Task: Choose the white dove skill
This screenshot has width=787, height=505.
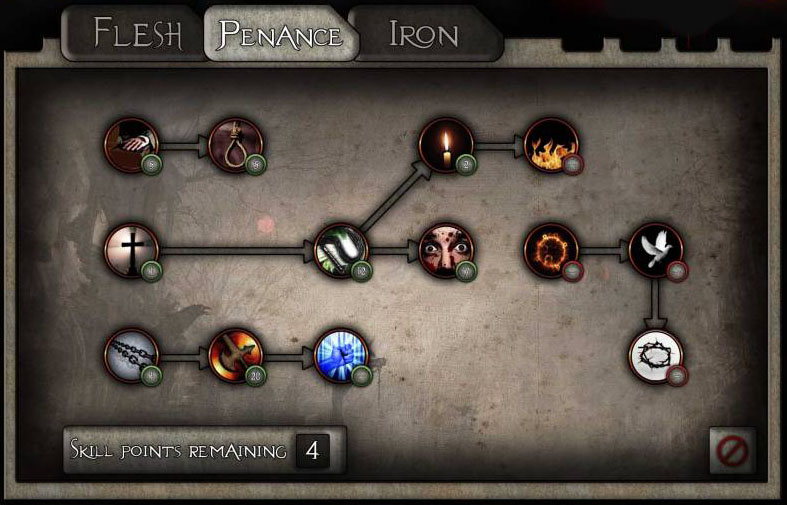Action: click(656, 250)
